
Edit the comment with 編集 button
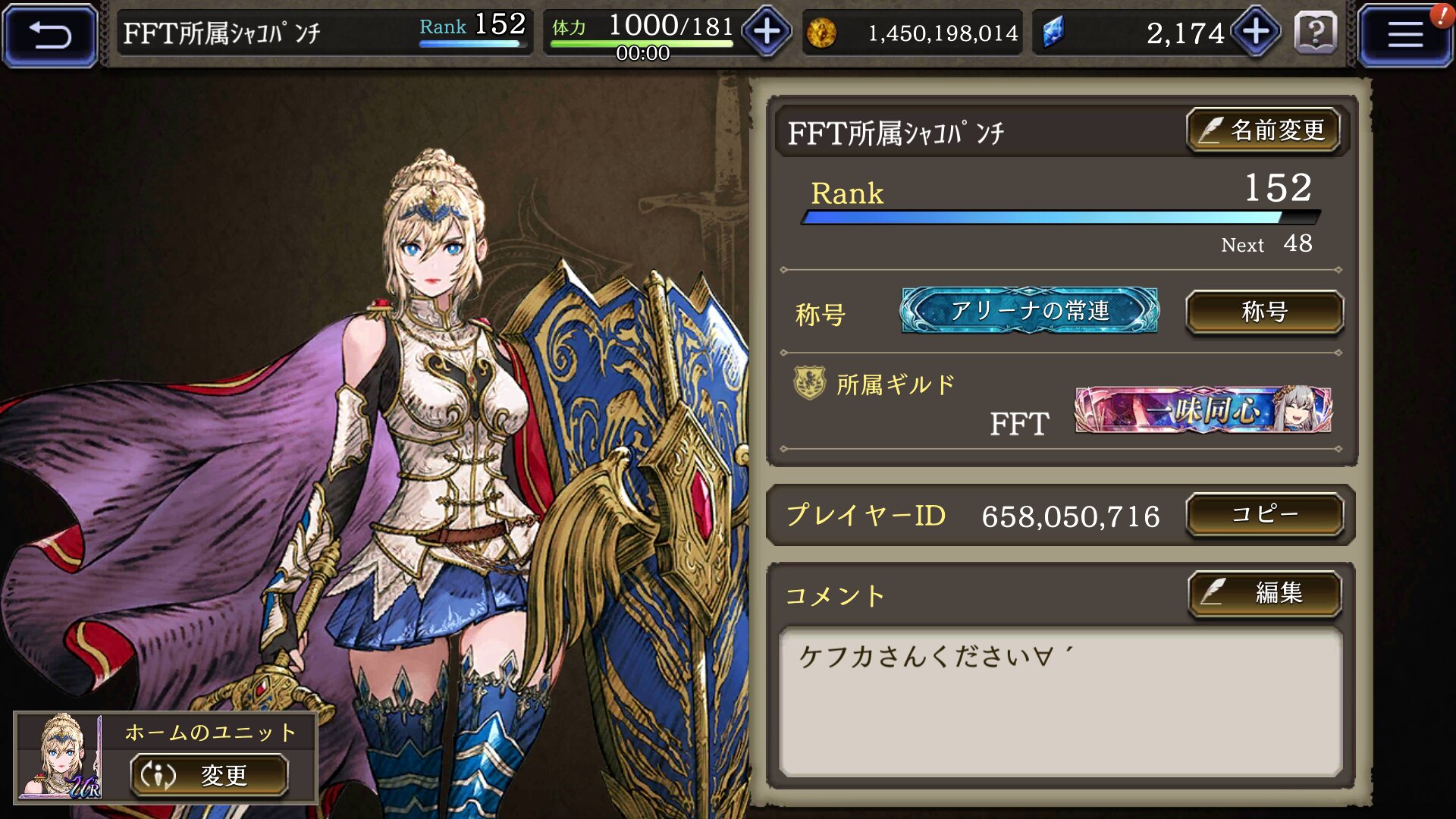click(1264, 592)
